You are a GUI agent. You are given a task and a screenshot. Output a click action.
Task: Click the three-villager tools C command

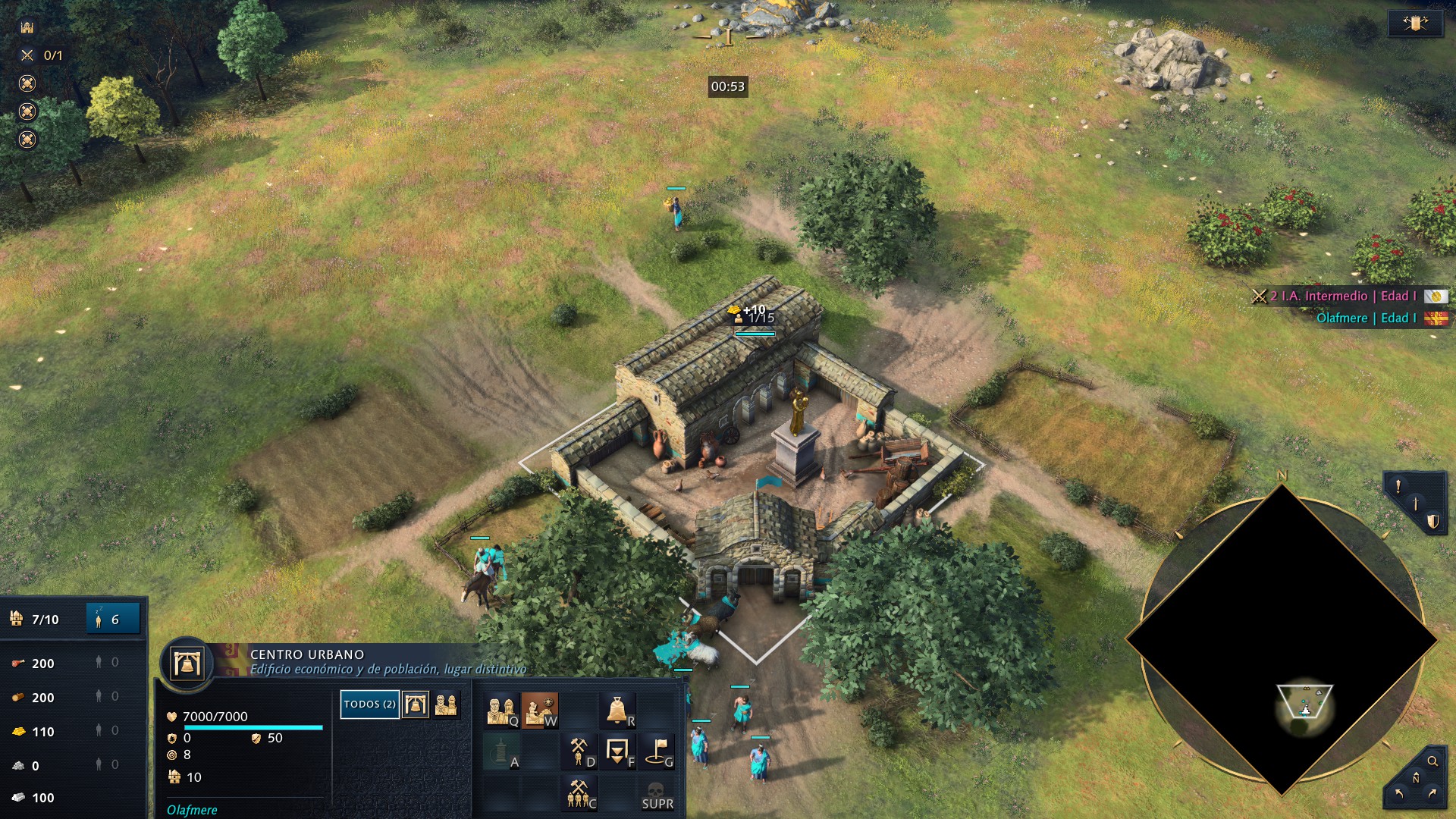click(x=579, y=793)
